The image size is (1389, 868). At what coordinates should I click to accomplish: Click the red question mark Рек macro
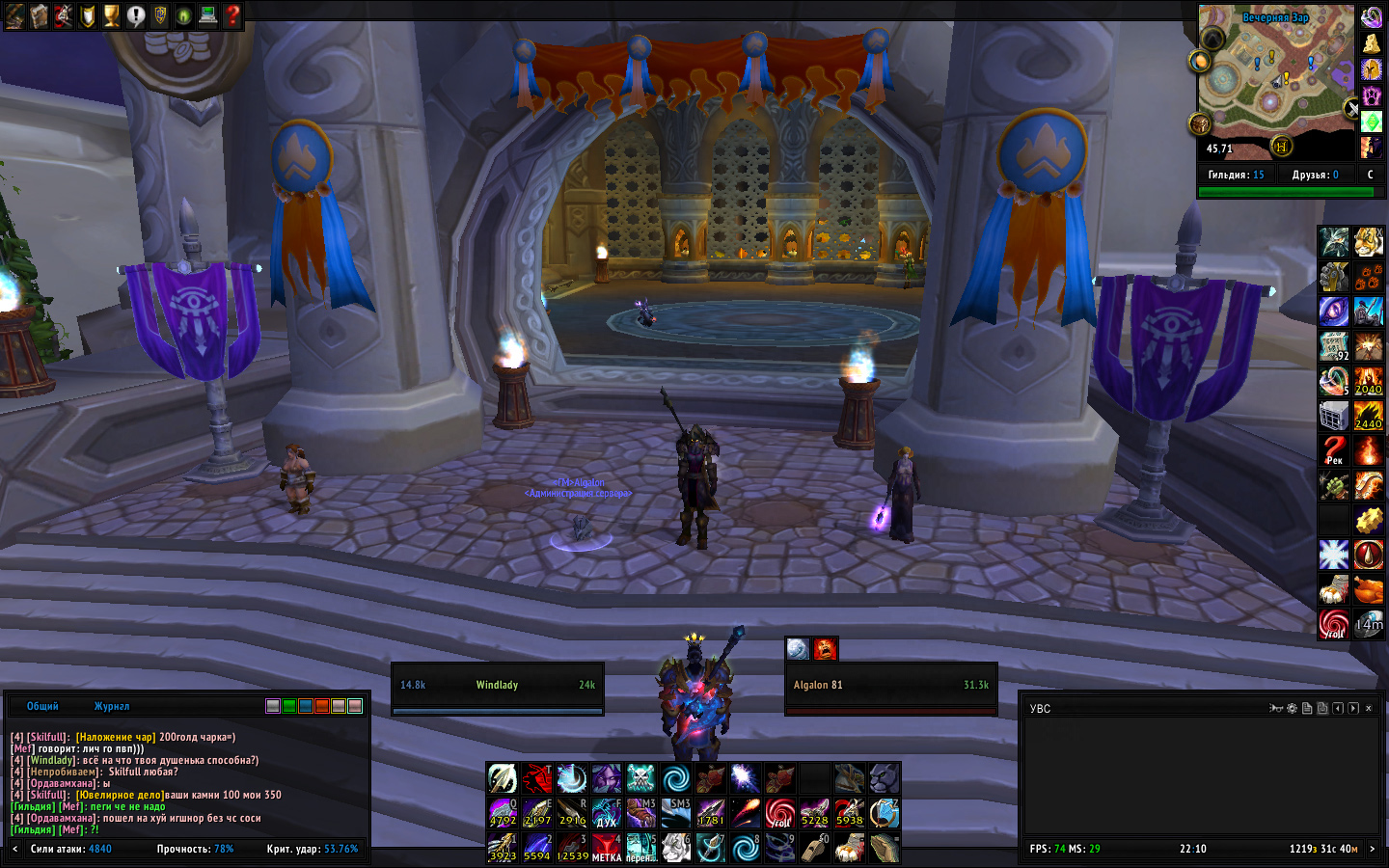(x=1334, y=449)
